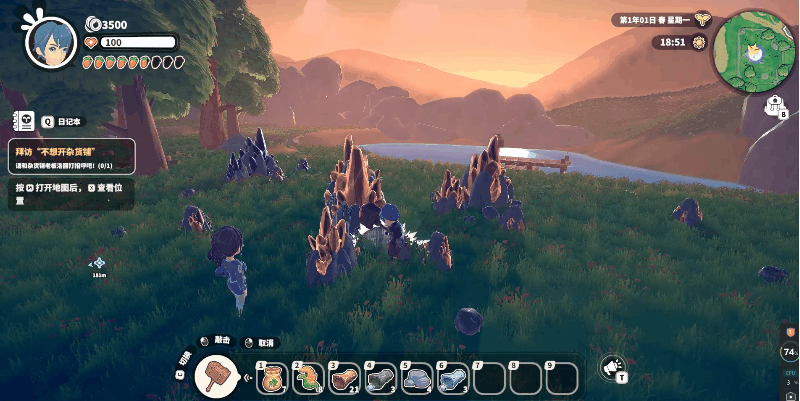Pick the dark stone item in slot 4

coord(382,378)
